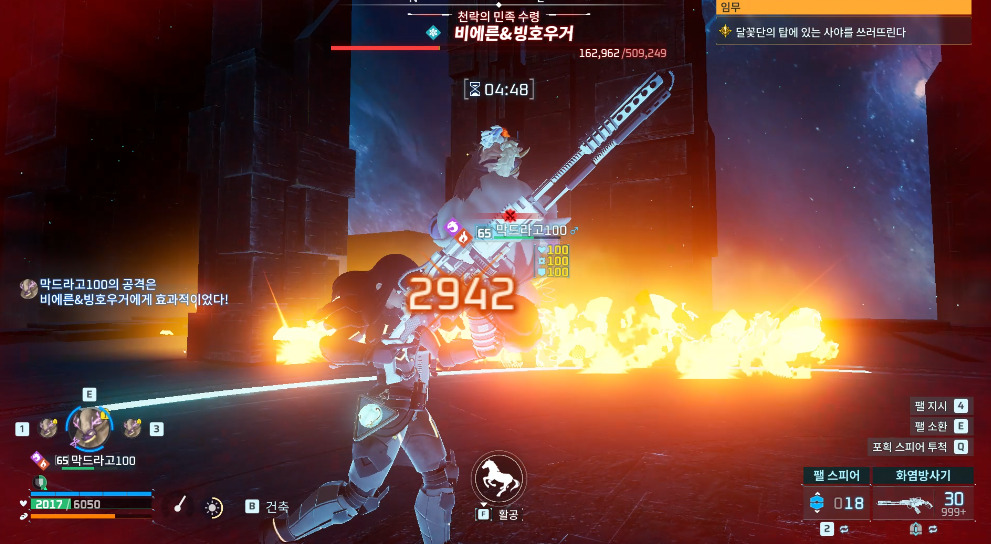Choose the reserve pal portrait labeled 3
The width and height of the screenshot is (991, 544).
point(132,429)
